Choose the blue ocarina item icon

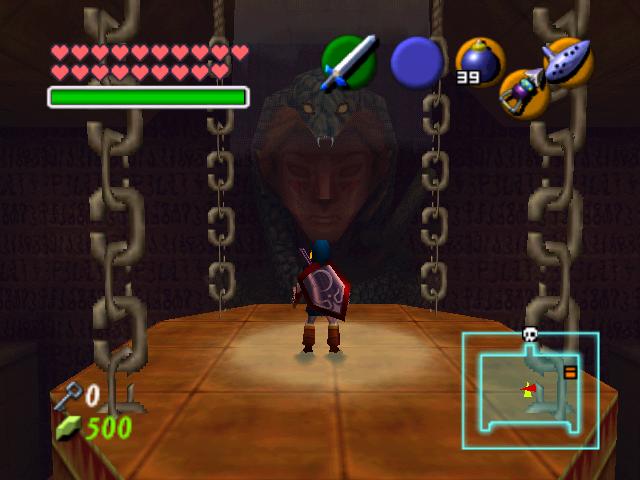point(568,61)
